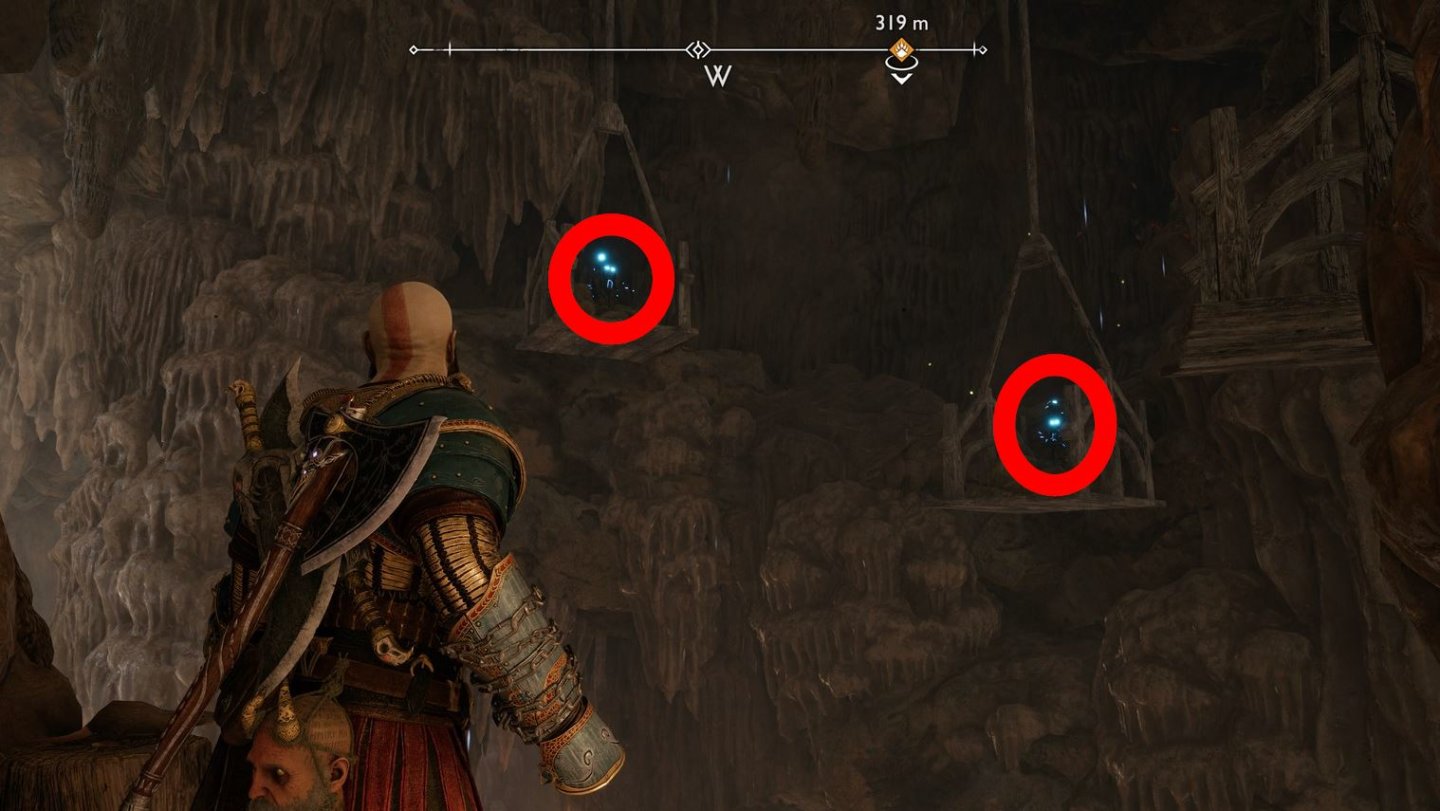Click the swirl ring beneath the objective paw icon
This screenshot has width=1440, height=811.
click(901, 63)
